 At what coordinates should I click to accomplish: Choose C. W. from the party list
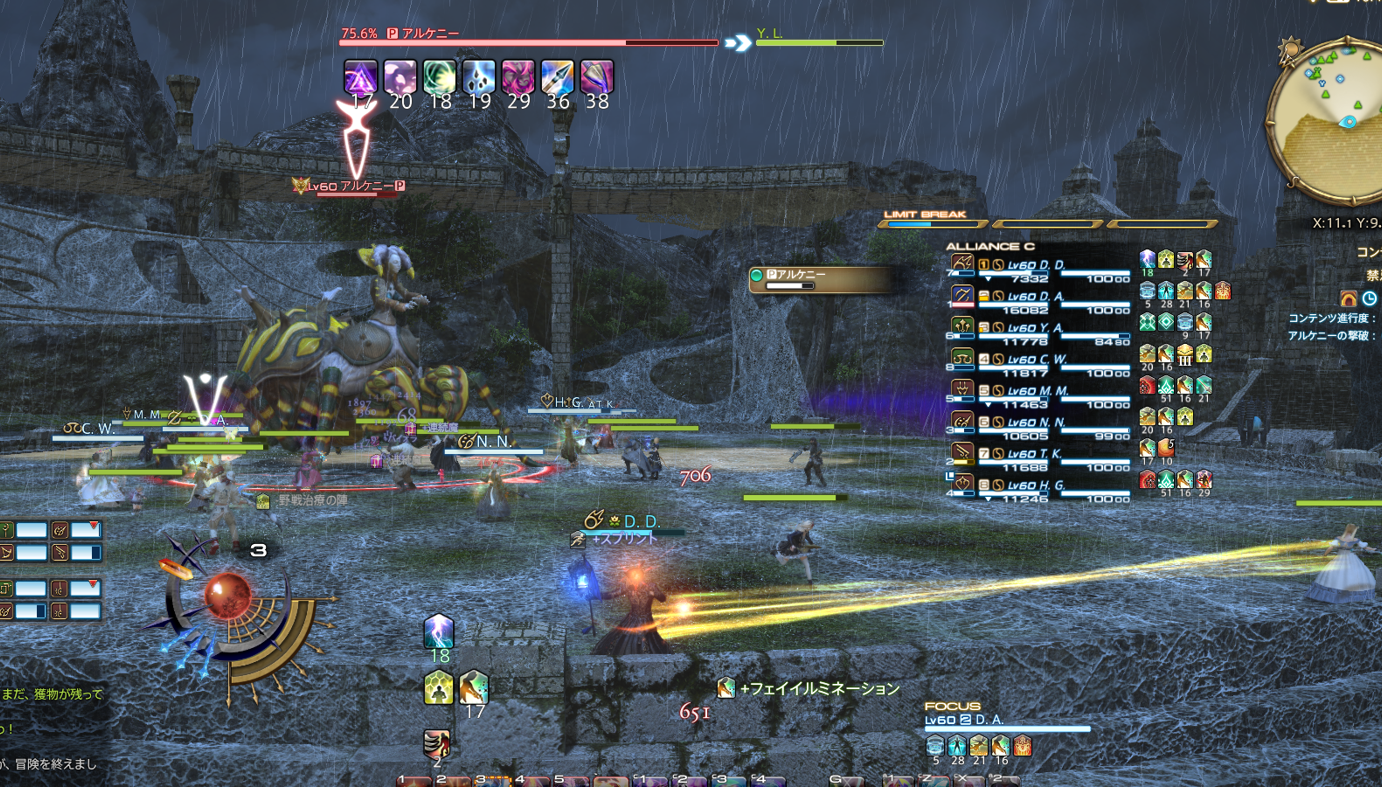(x=1040, y=360)
